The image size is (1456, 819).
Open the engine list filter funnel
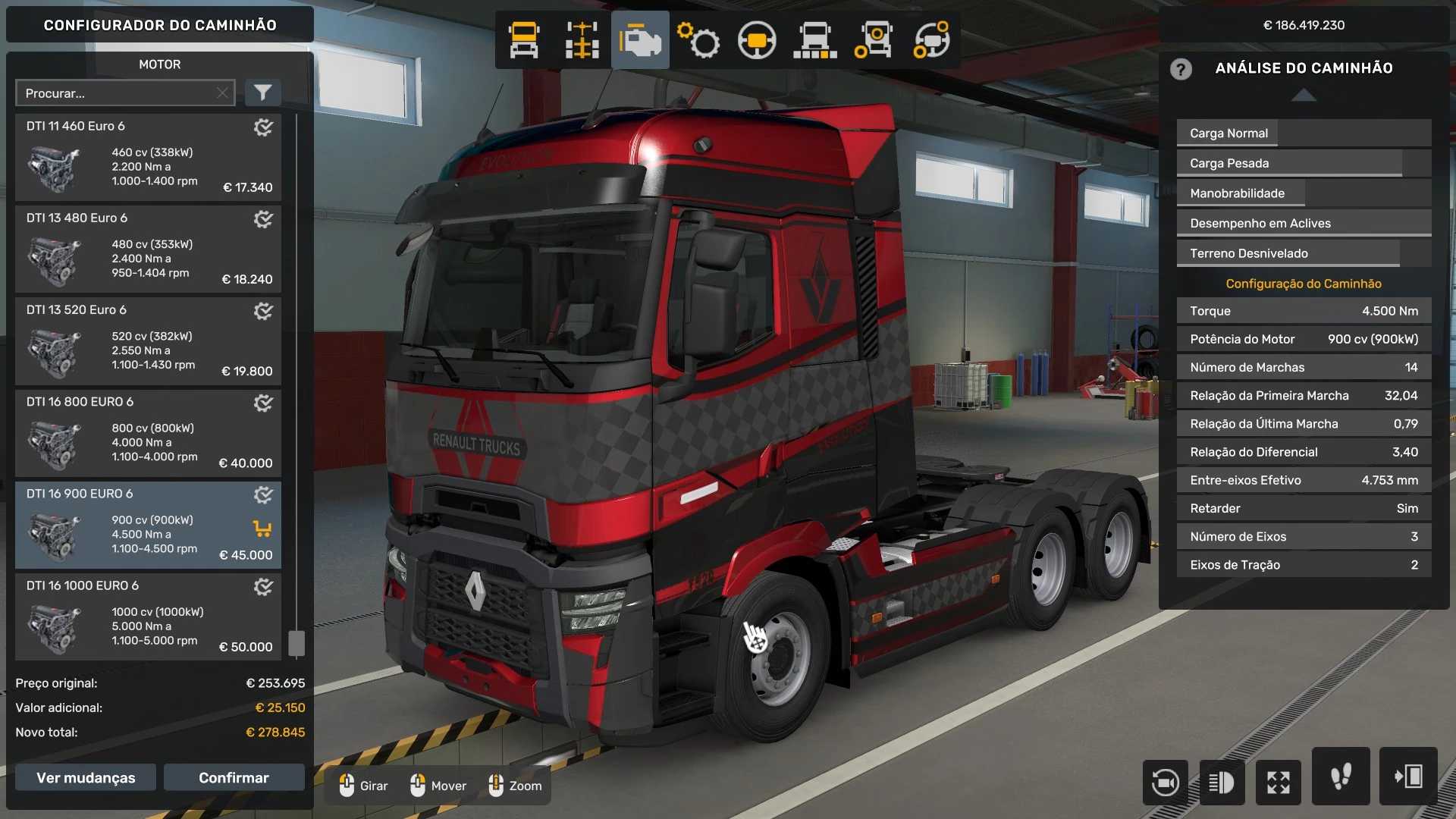262,93
